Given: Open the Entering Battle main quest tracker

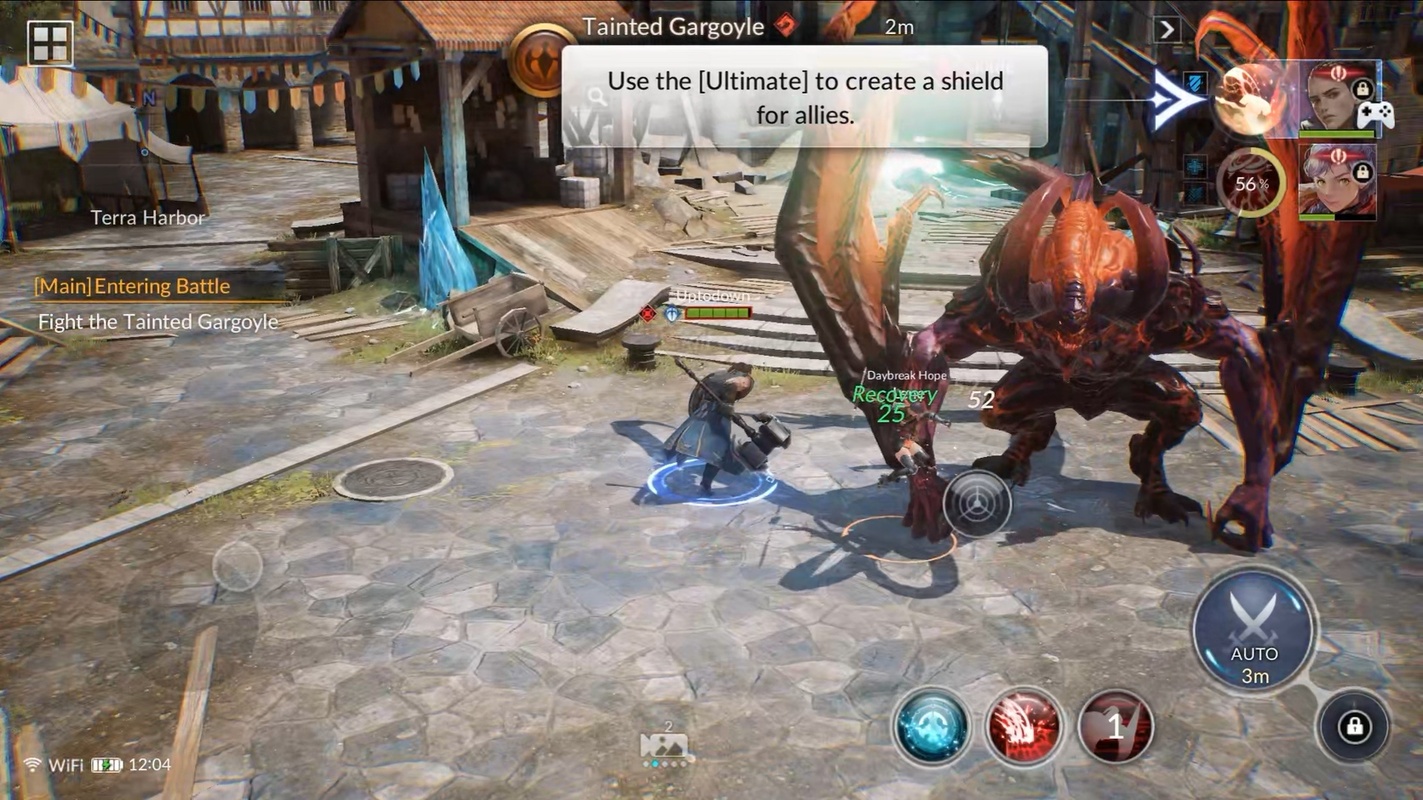Looking at the screenshot, I should [x=133, y=286].
